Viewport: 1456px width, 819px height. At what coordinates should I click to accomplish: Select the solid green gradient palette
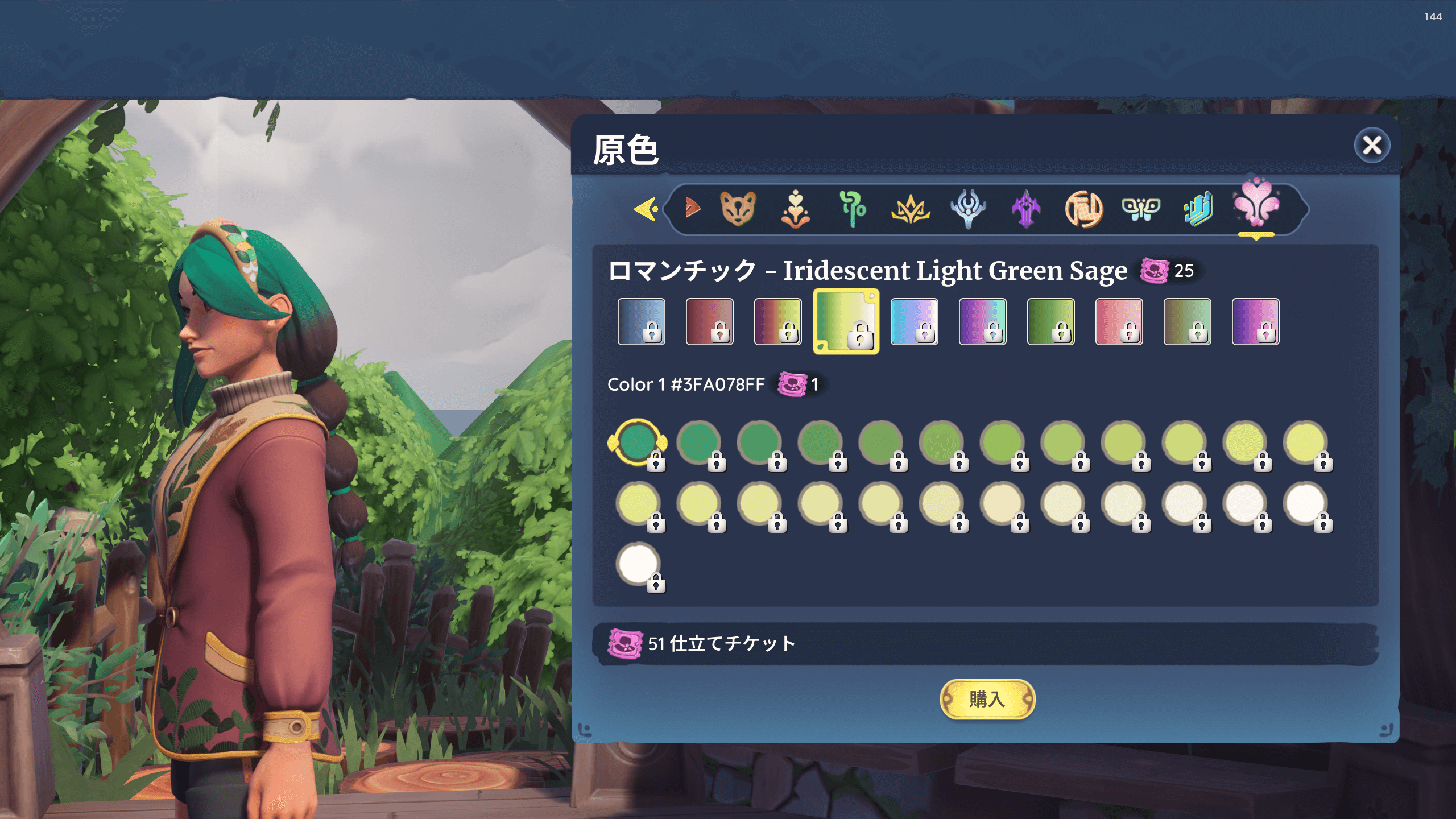point(1050,321)
